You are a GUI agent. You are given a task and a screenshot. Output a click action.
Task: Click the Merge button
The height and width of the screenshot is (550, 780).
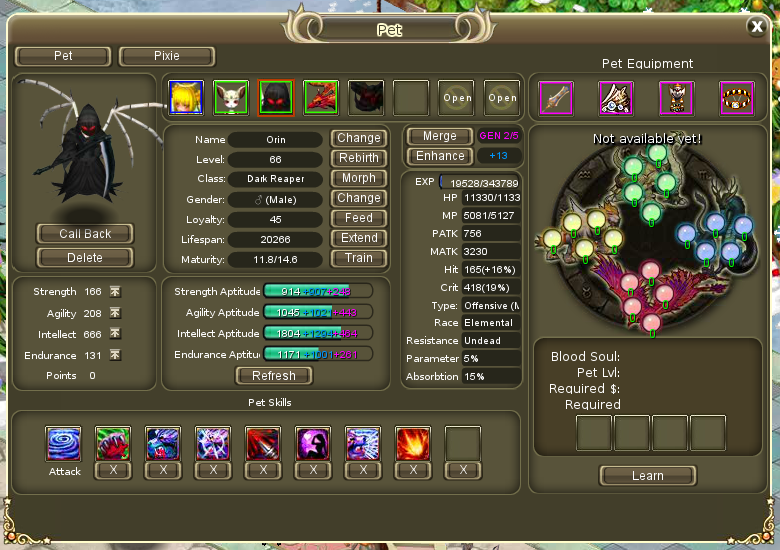(x=440, y=136)
